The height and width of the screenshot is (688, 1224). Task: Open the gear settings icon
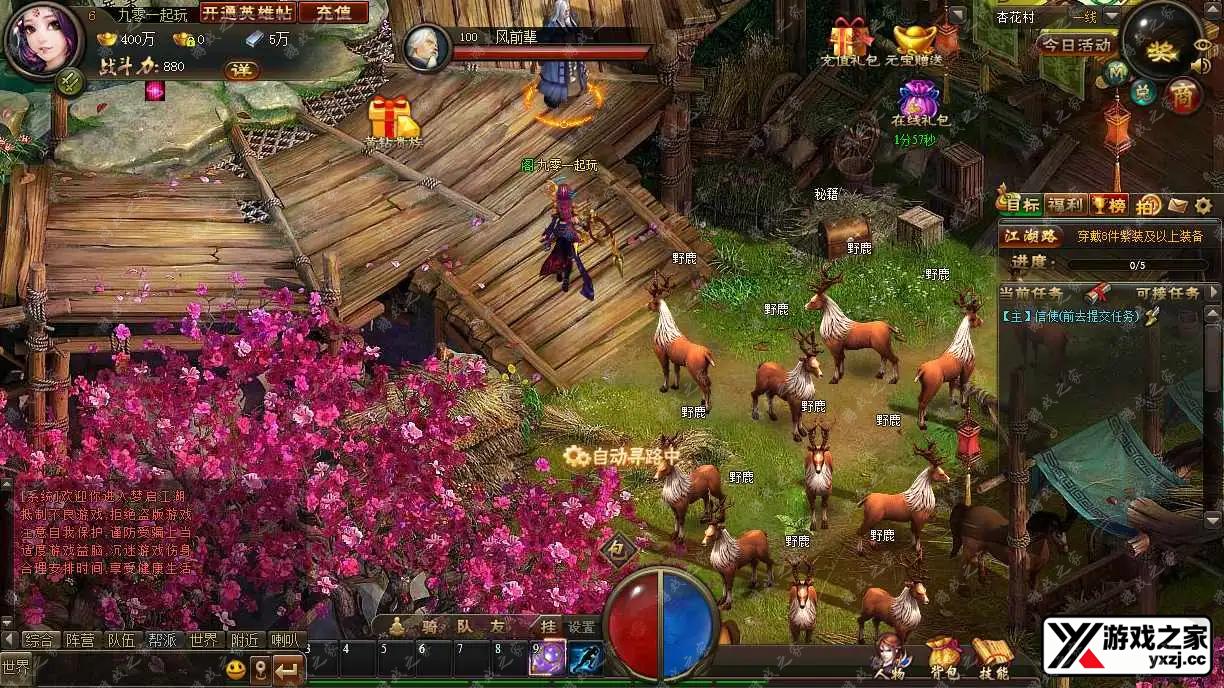[x=1204, y=205]
